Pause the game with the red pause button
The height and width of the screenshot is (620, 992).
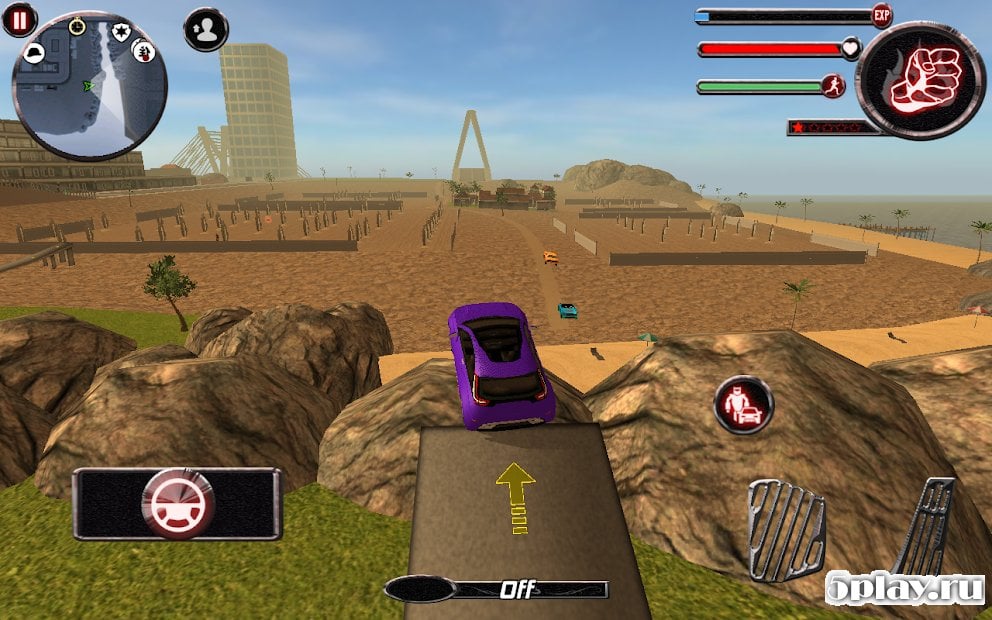(x=18, y=19)
